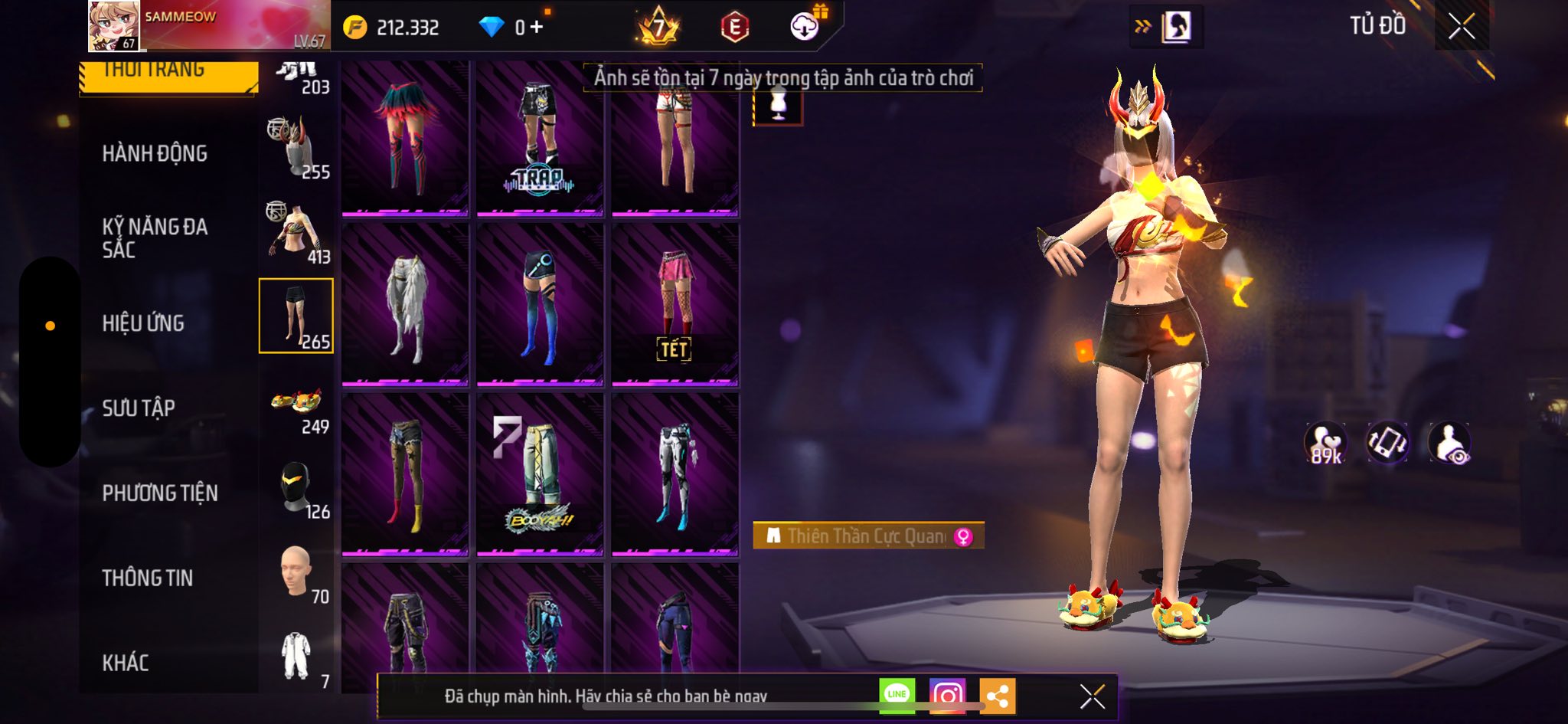This screenshot has width=1568, height=724.
Task: Select the TRAP shorts item
Action: click(540, 138)
